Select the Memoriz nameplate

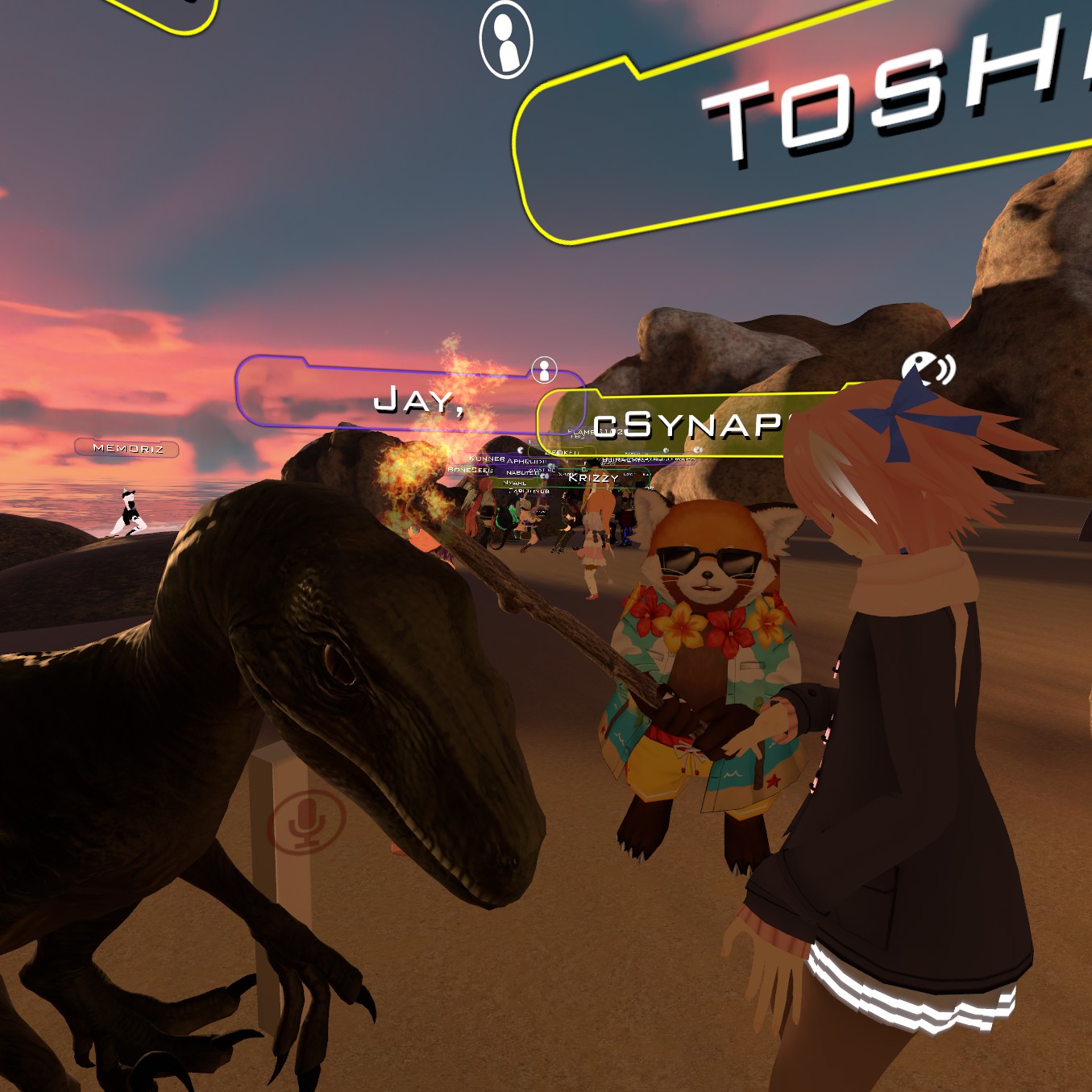[x=127, y=448]
